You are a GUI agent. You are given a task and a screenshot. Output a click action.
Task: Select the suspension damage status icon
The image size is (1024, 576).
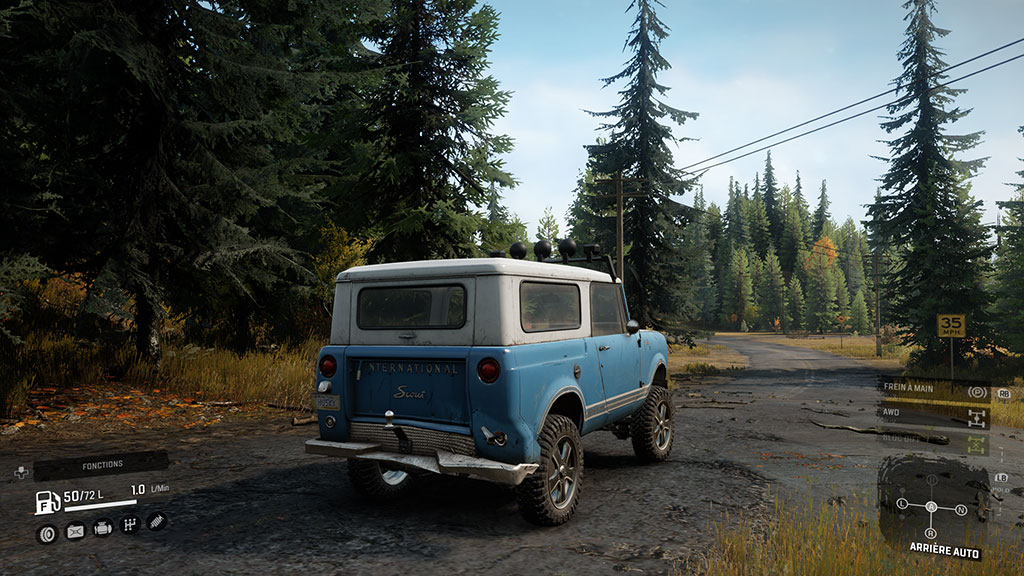tap(156, 521)
